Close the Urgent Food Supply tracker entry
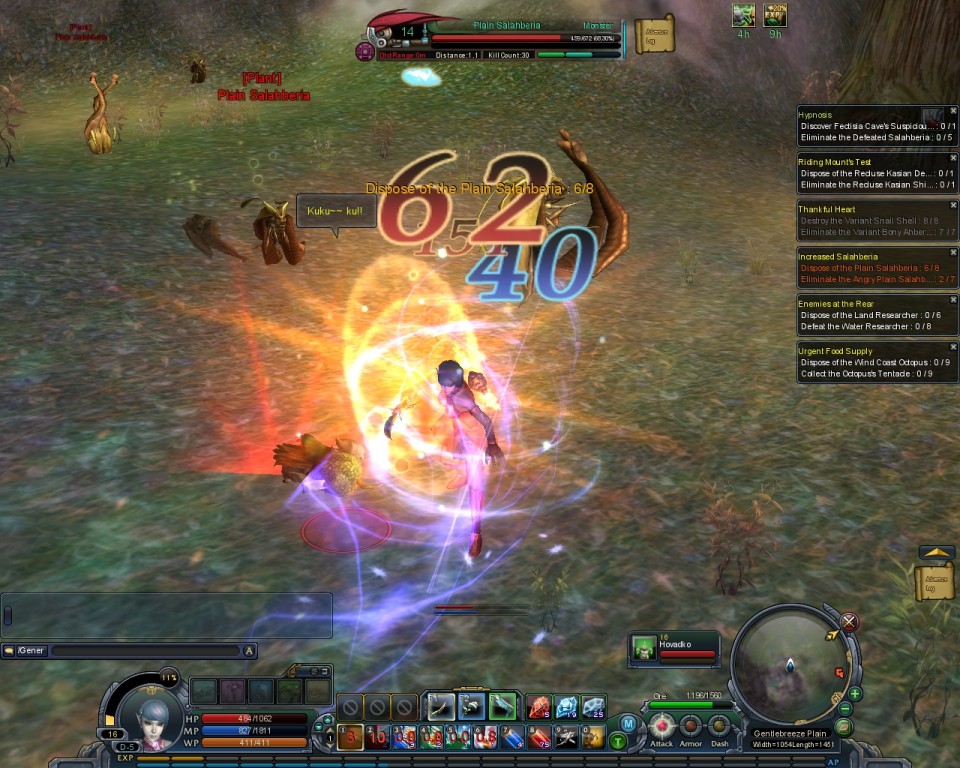Image resolution: width=960 pixels, height=768 pixels. pyautogui.click(x=951, y=348)
